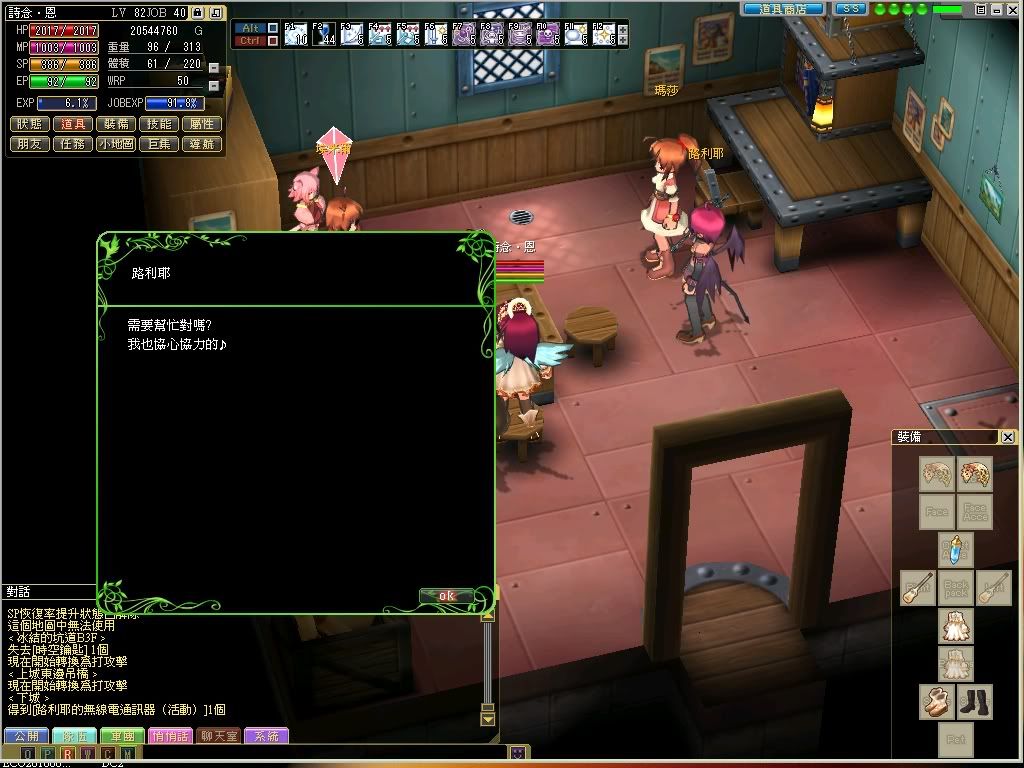Open the 狀態 status window
This screenshot has height=768, width=1024.
pos(30,124)
